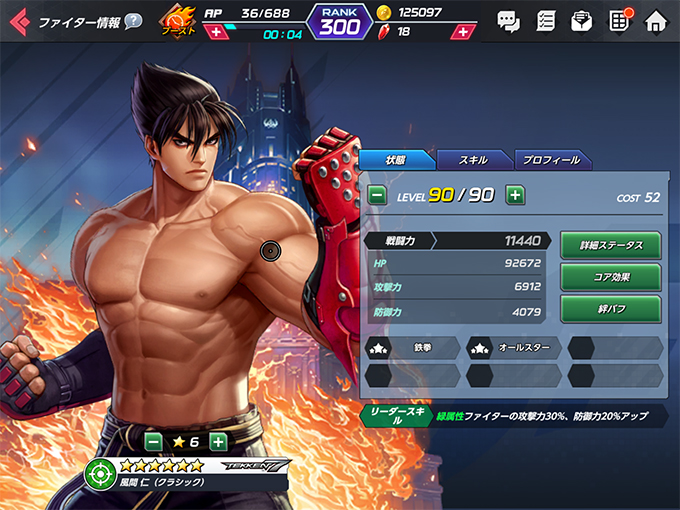
Task: Lower the star rank with minus
Action: [153, 440]
